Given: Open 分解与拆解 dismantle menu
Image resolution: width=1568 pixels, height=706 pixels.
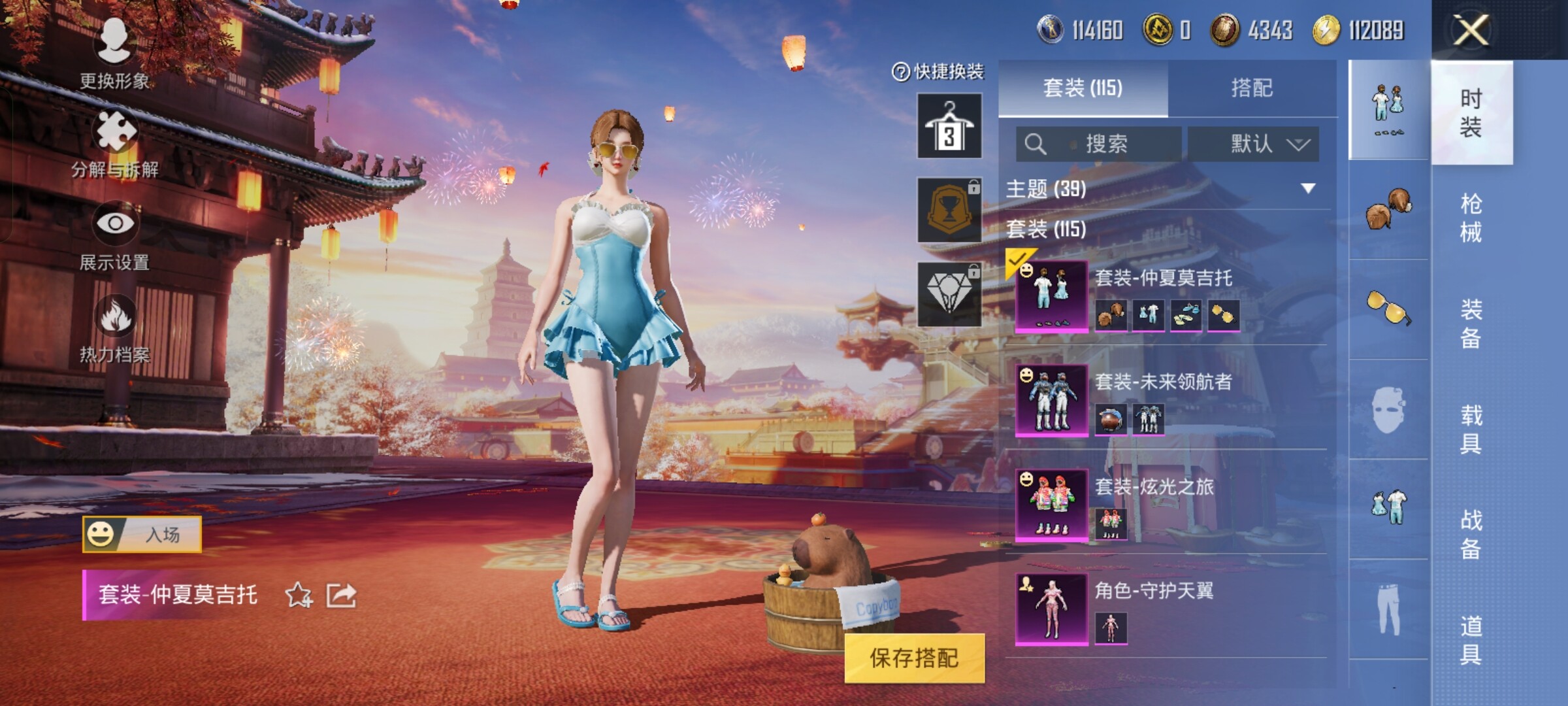Looking at the screenshot, I should pos(115,143).
